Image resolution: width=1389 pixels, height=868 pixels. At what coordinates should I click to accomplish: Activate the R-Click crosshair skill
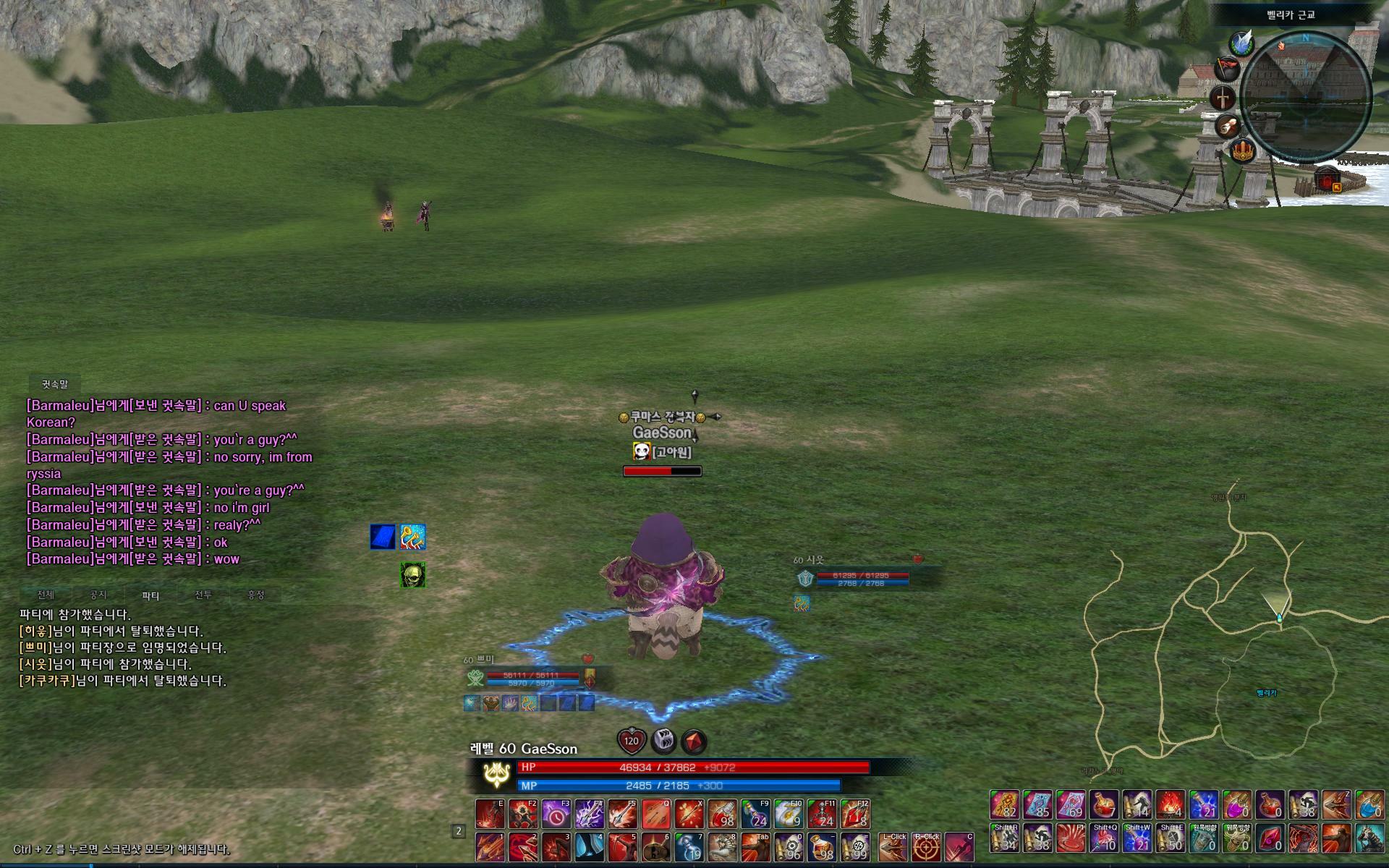pos(925,847)
